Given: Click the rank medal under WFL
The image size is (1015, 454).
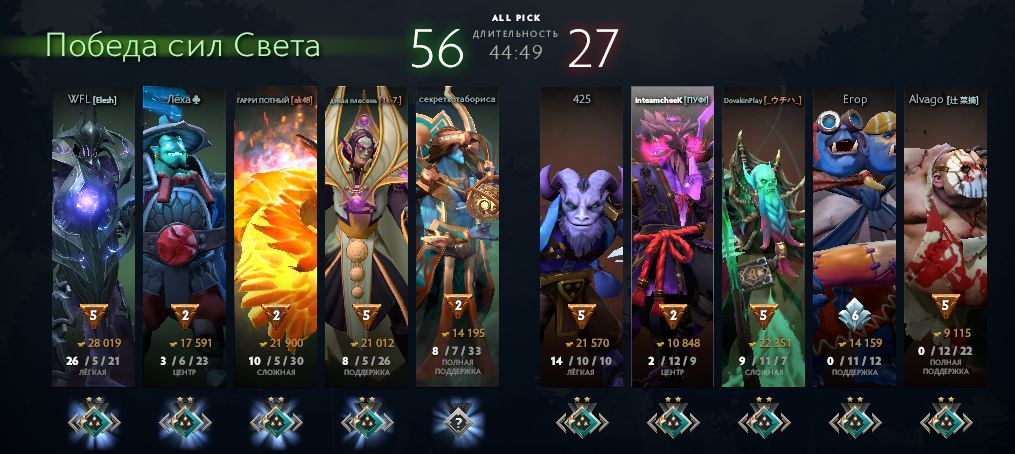Looking at the screenshot, I should pos(93,421).
